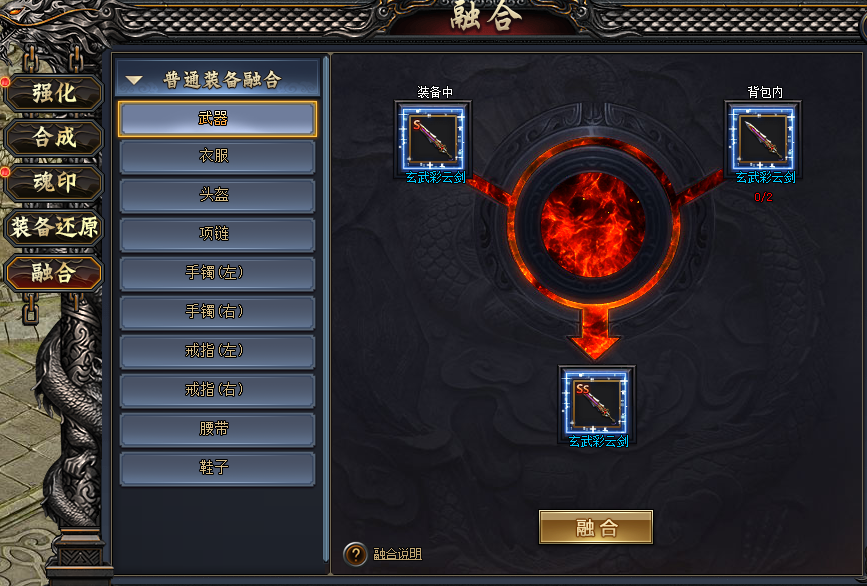Select the 鞋子 category
The height and width of the screenshot is (586, 867).
coord(217,468)
